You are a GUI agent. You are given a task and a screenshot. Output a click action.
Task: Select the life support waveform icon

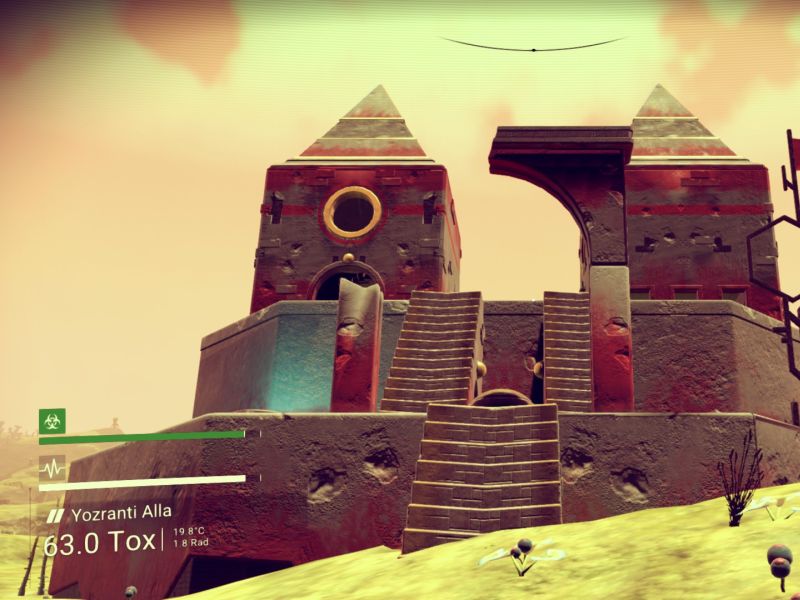(x=52, y=467)
